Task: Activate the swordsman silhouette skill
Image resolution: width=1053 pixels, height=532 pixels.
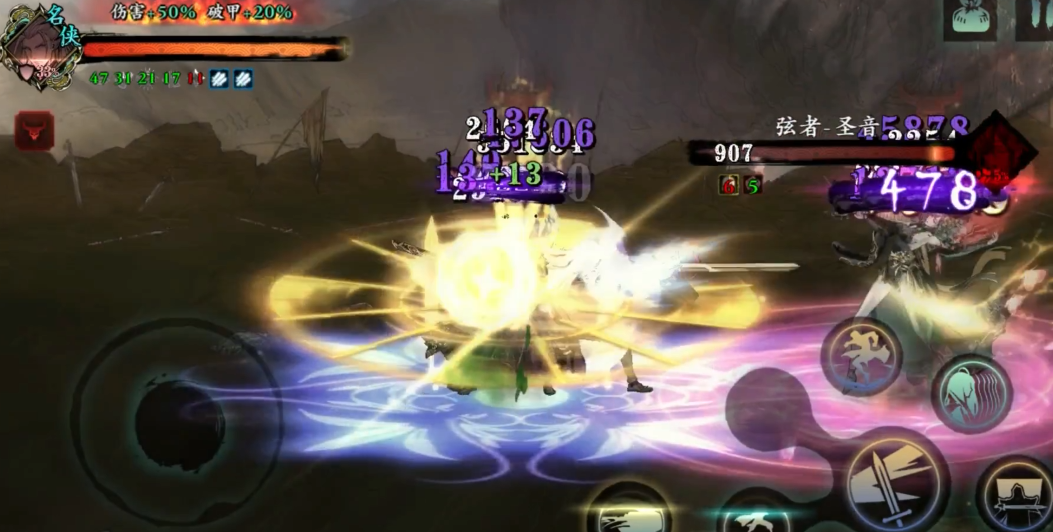Action: [1015, 495]
